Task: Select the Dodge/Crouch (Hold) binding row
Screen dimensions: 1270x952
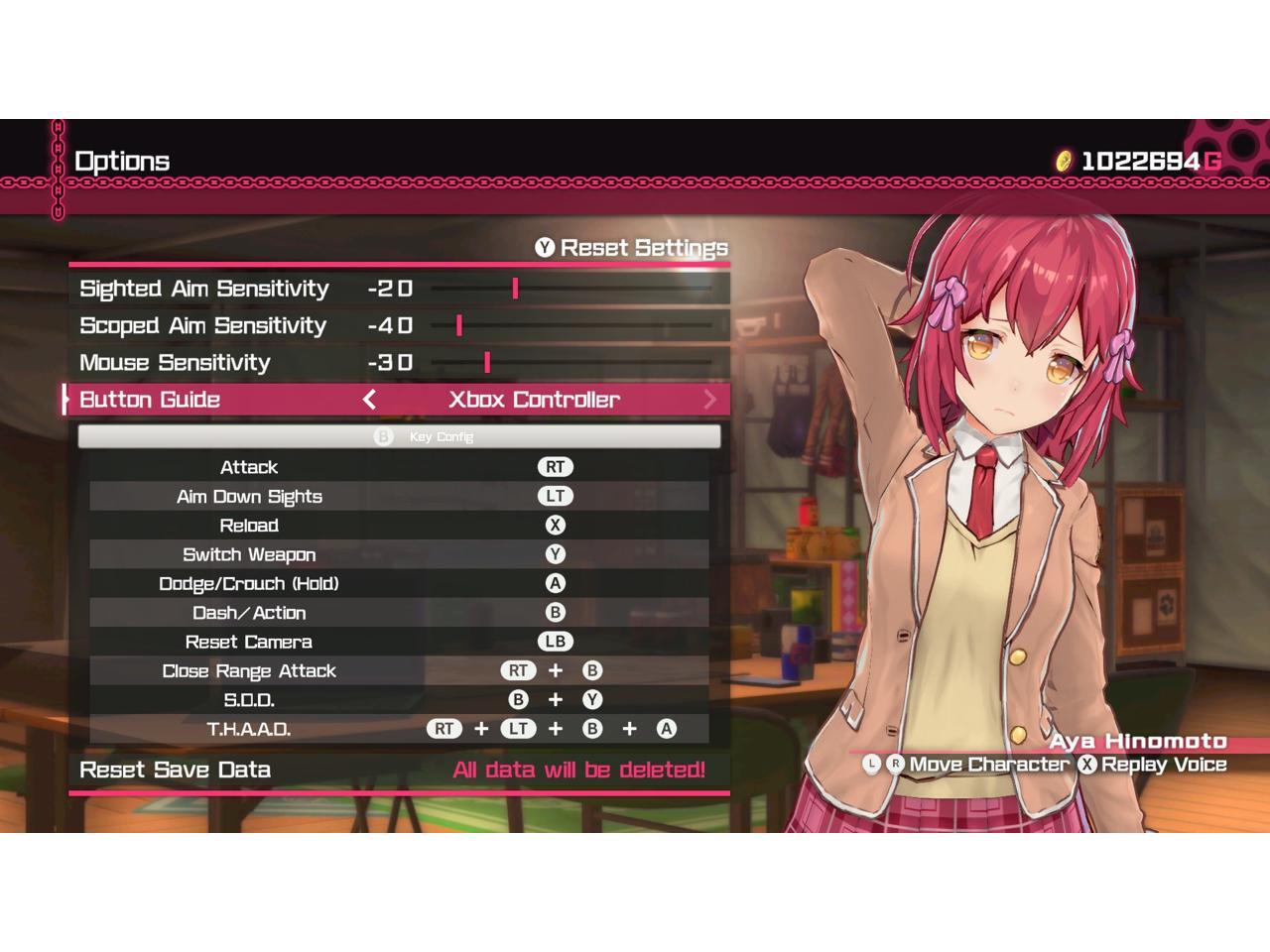Action: point(399,583)
